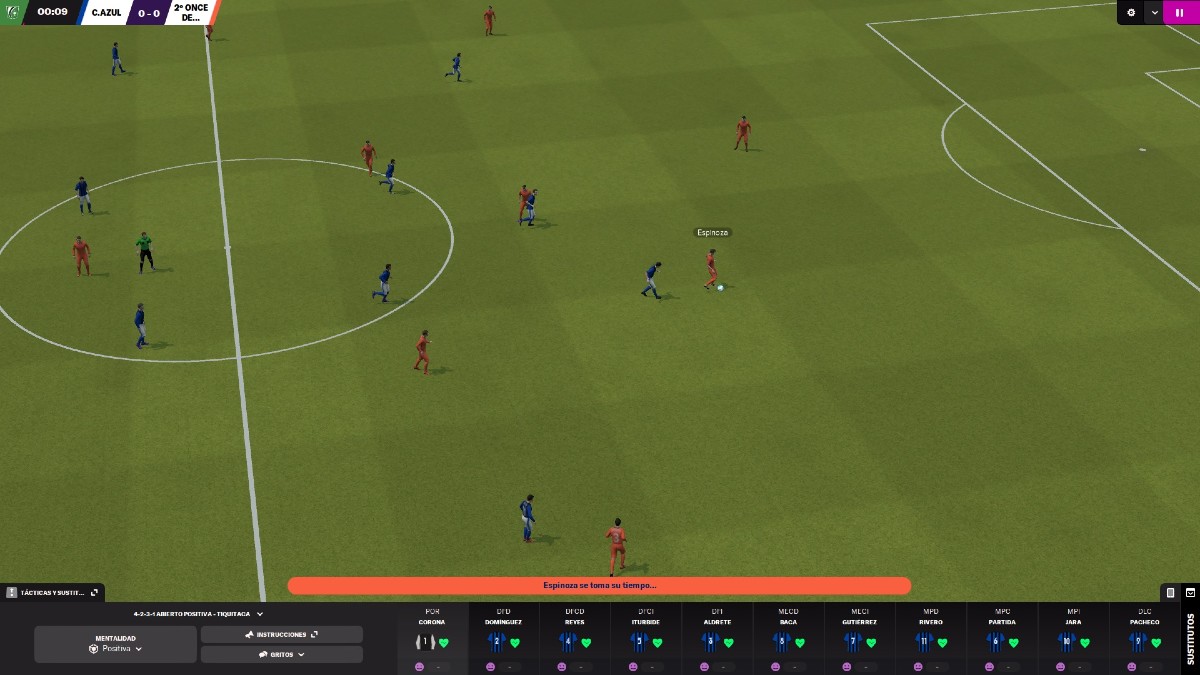The height and width of the screenshot is (675, 1200).
Task: Choose Rivero's player card
Action: click(x=931, y=637)
